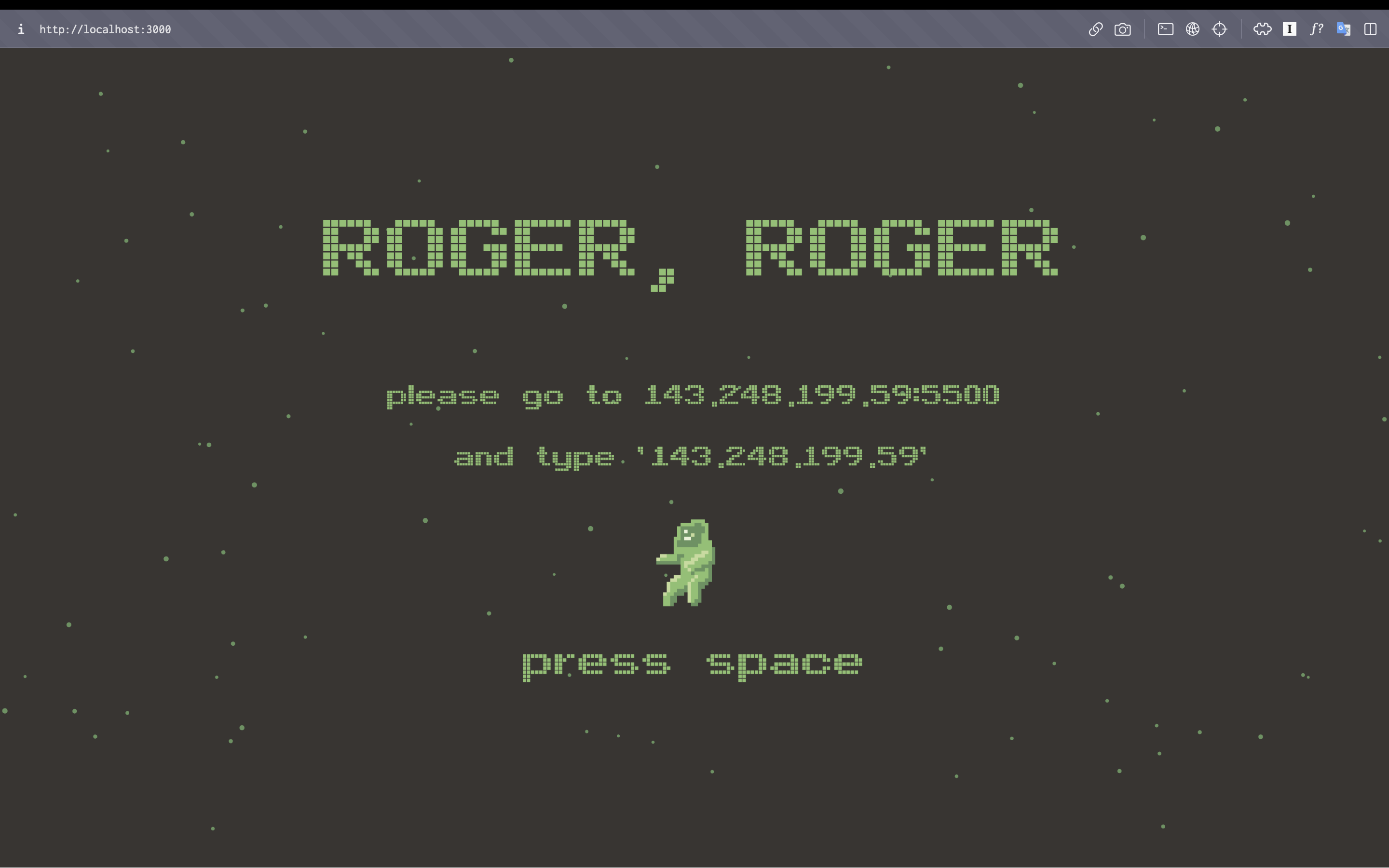Click the 'please go to' instruction text
Image resolution: width=1389 pixels, height=868 pixels.
(x=505, y=395)
